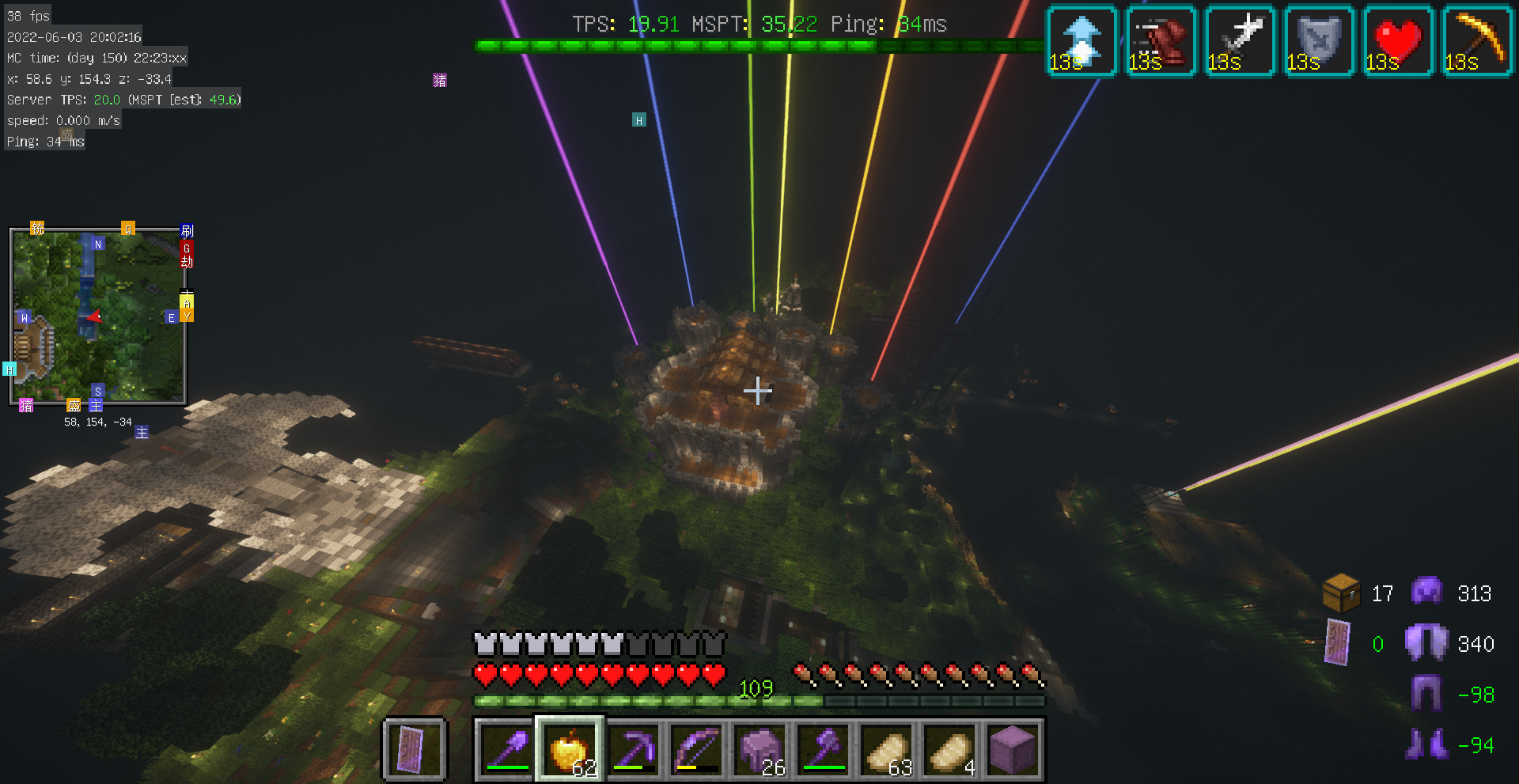Select the enchanted bow hotbar slot
The height and width of the screenshot is (784, 1519).
tap(697, 748)
